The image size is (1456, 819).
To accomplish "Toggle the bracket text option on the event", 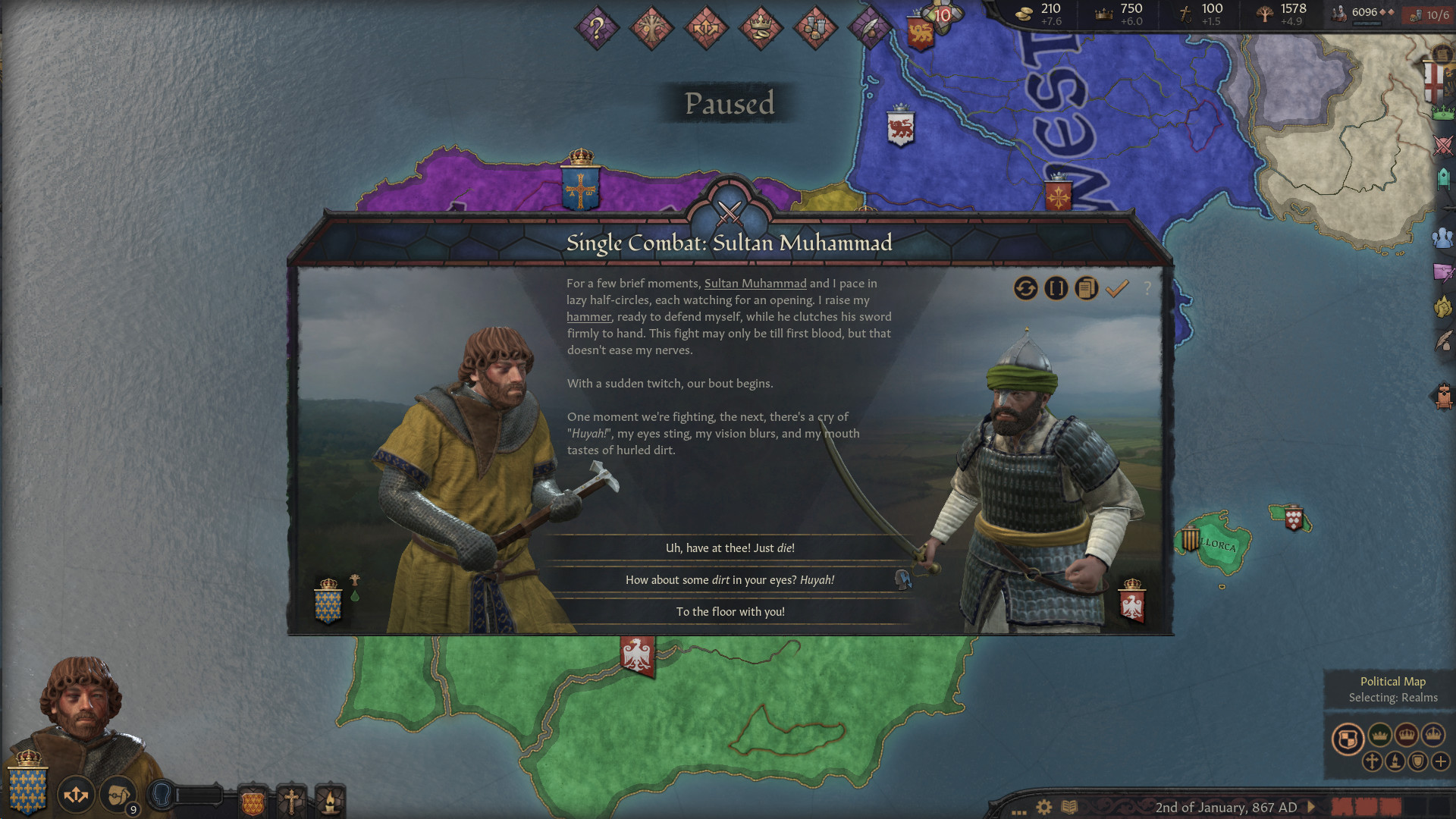I will coord(1056,289).
